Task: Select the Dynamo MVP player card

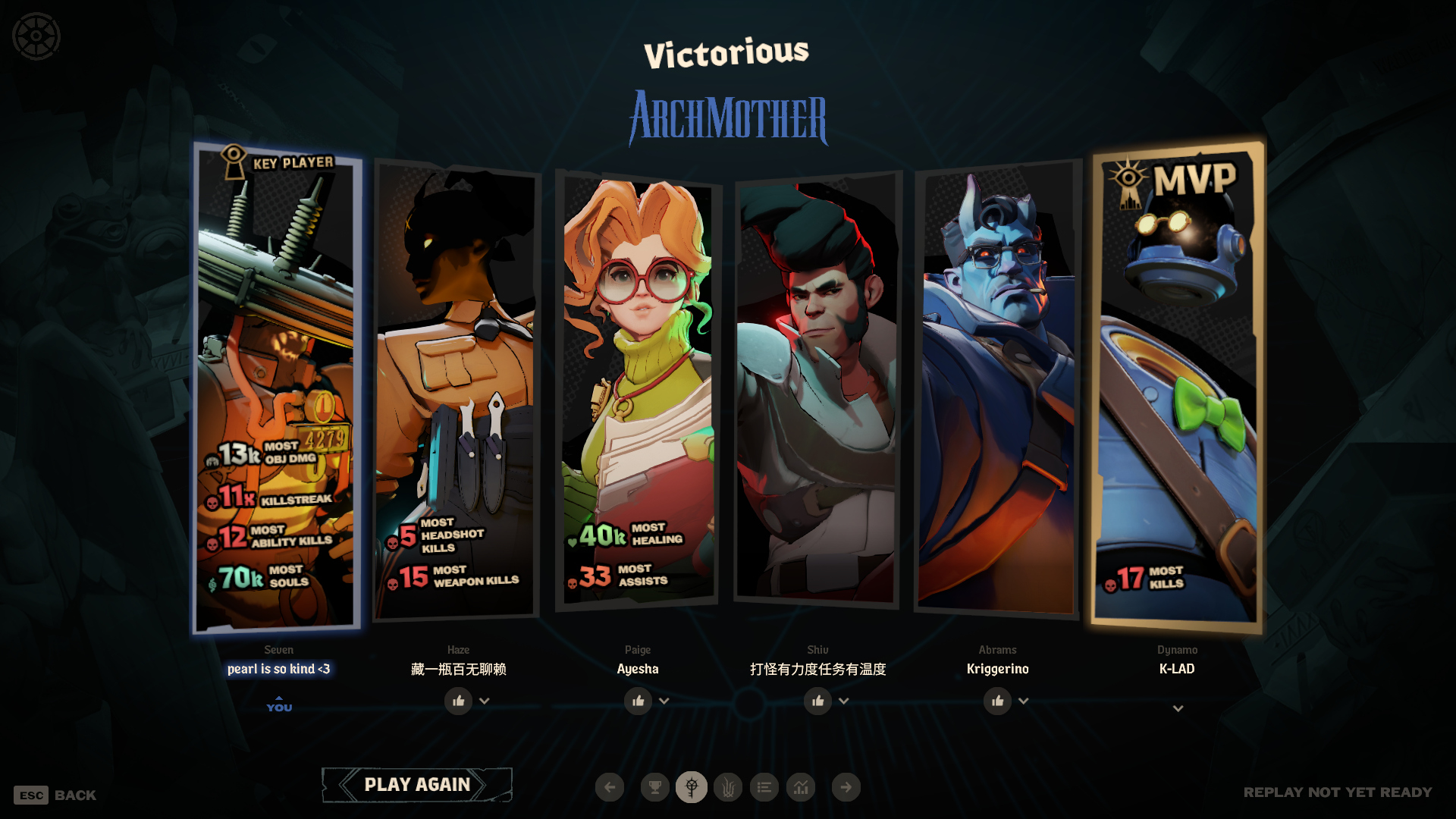Action: 1177,387
